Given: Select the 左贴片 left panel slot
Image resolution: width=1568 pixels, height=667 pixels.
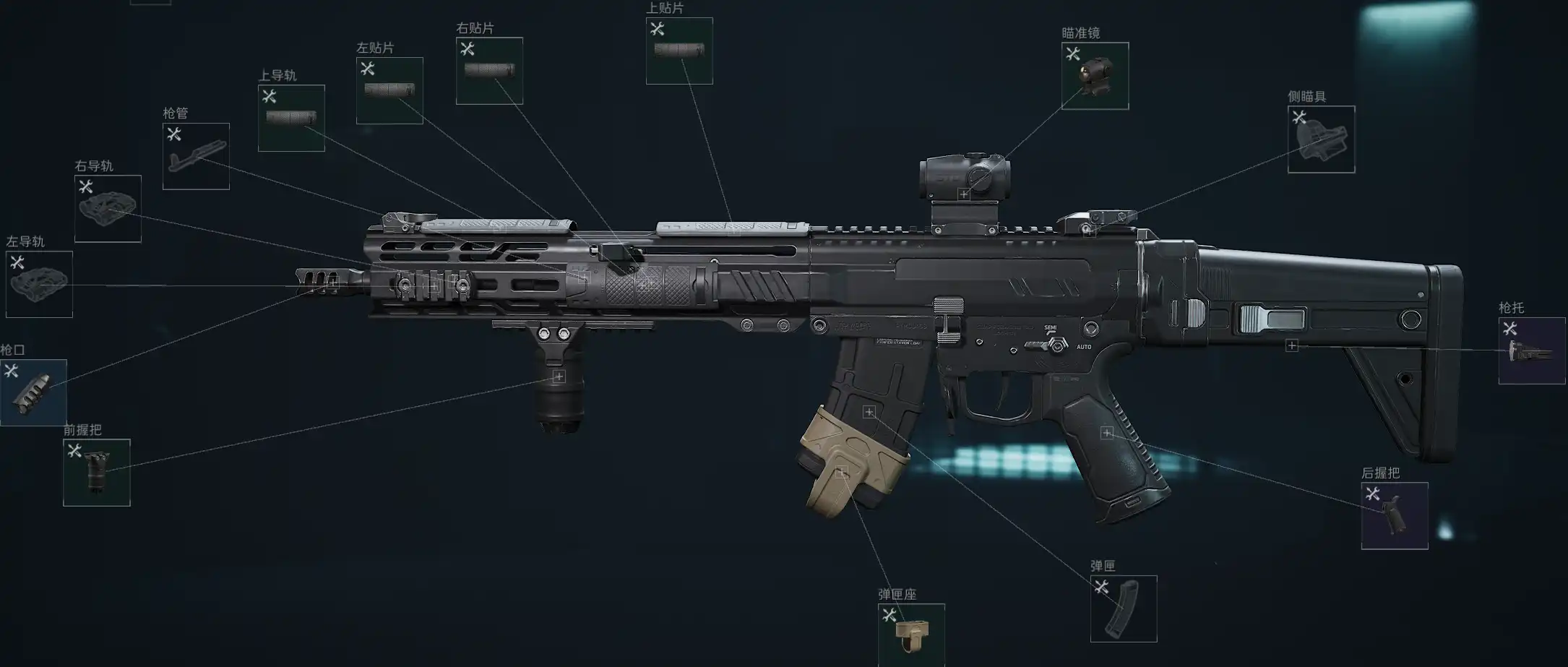Looking at the screenshot, I should (389, 90).
